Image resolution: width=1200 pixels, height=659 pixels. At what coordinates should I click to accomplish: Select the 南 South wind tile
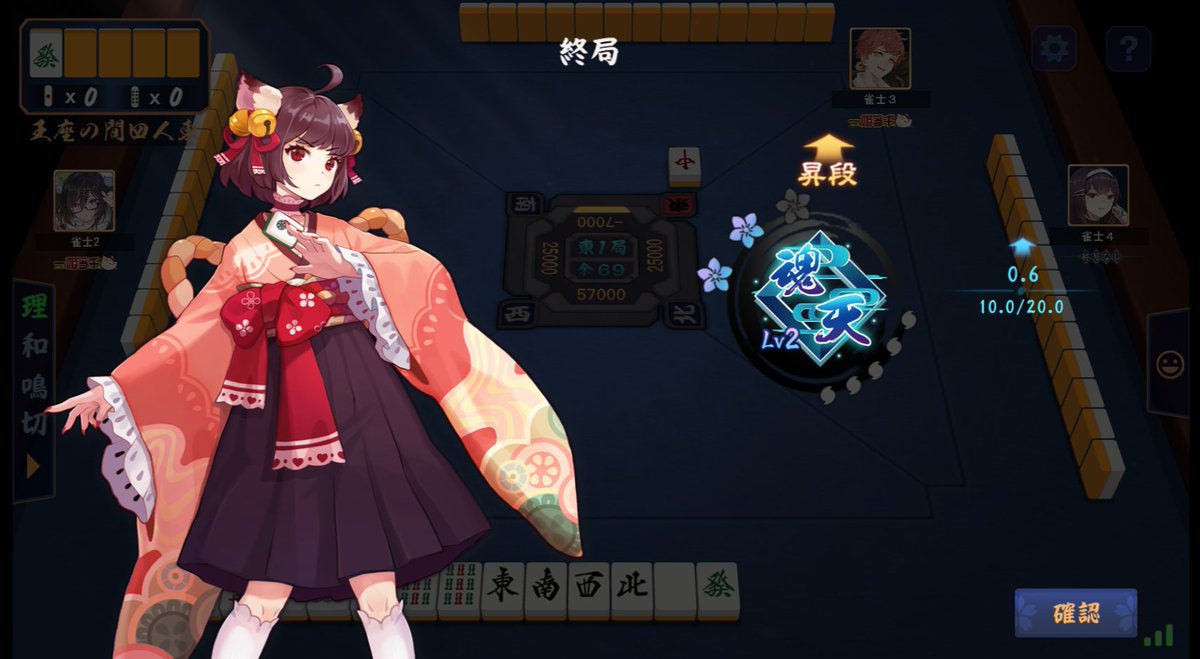546,587
